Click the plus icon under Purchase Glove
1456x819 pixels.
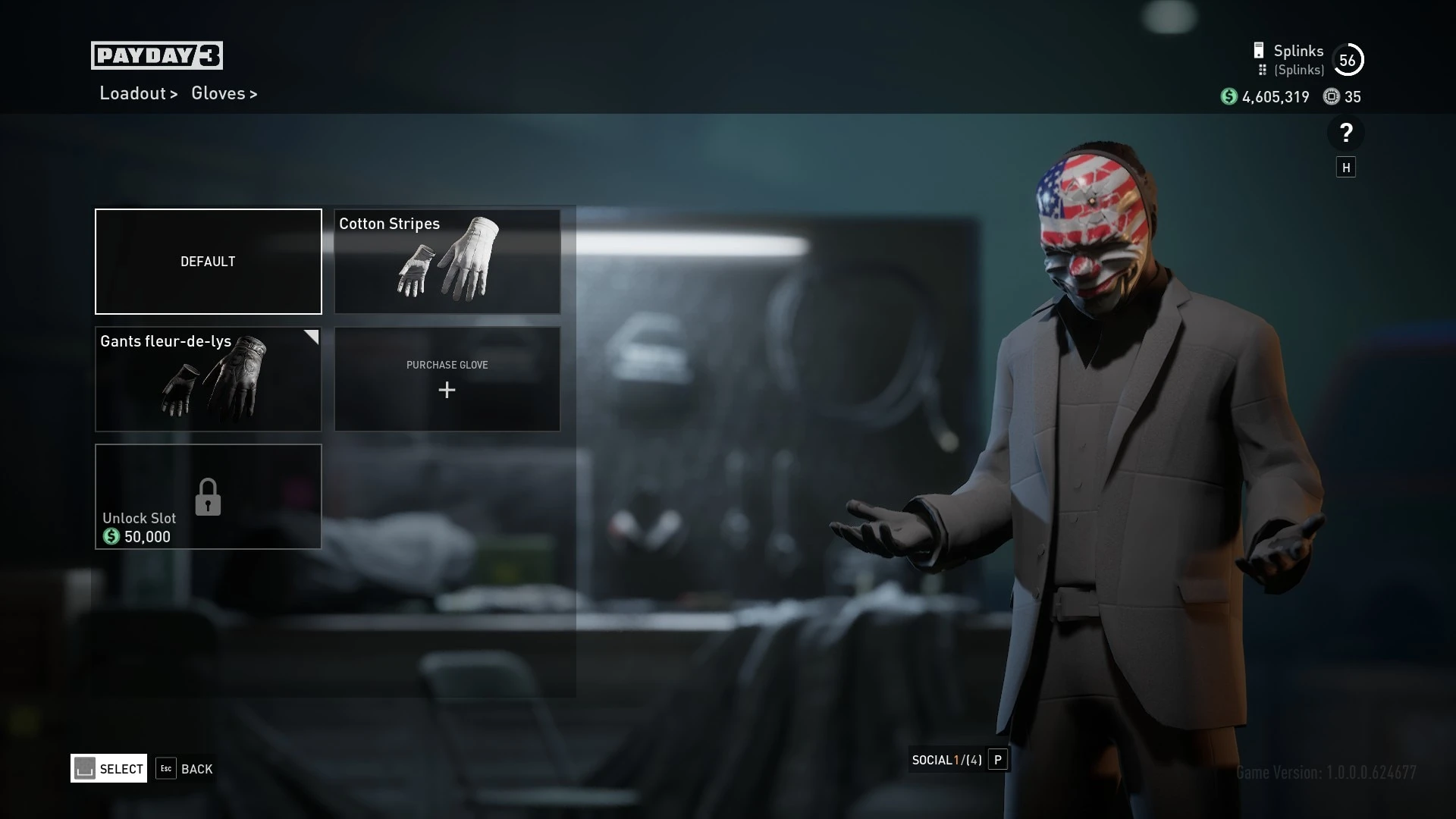tap(447, 391)
